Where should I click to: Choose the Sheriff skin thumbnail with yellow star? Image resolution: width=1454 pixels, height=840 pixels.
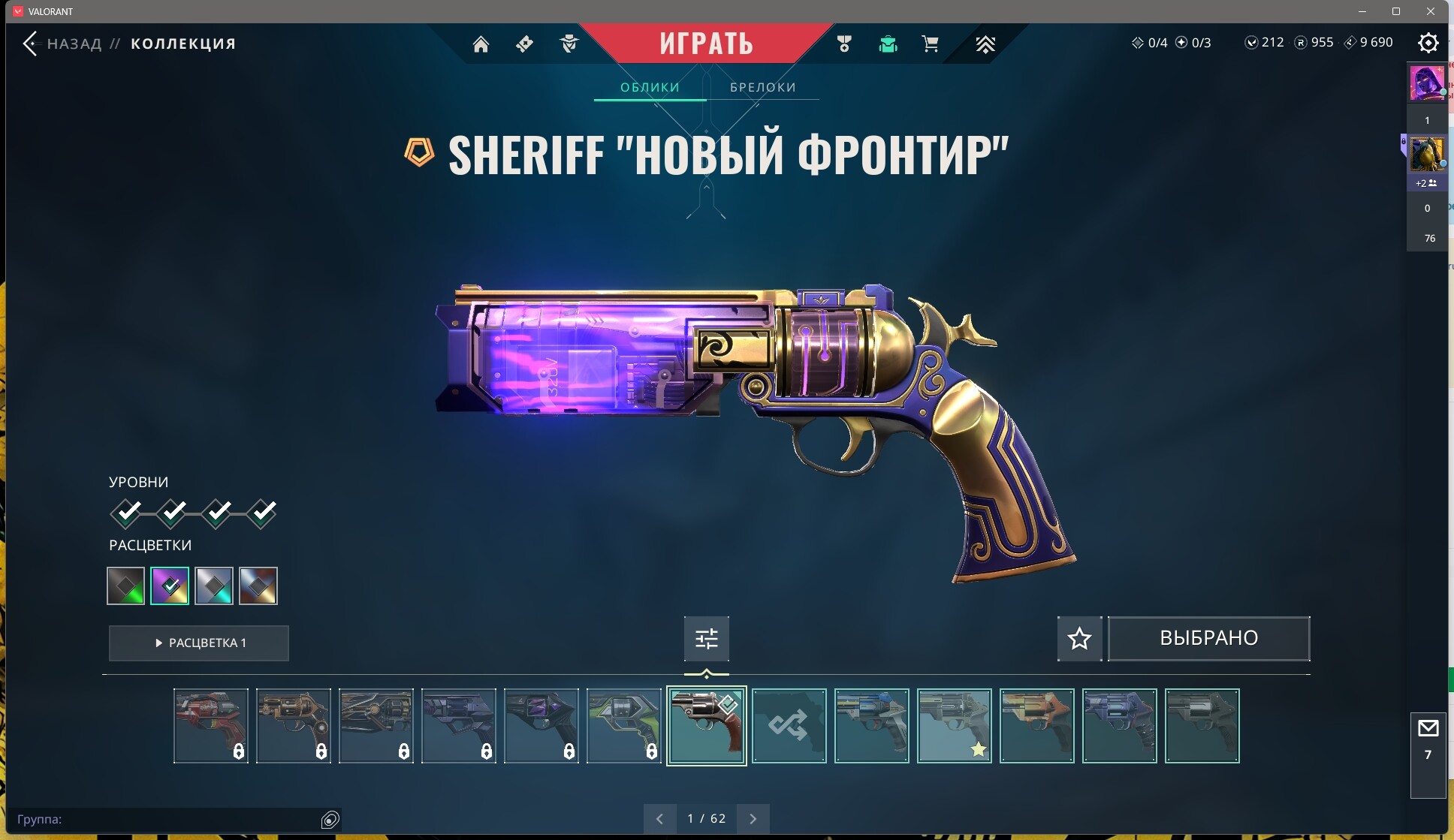954,726
